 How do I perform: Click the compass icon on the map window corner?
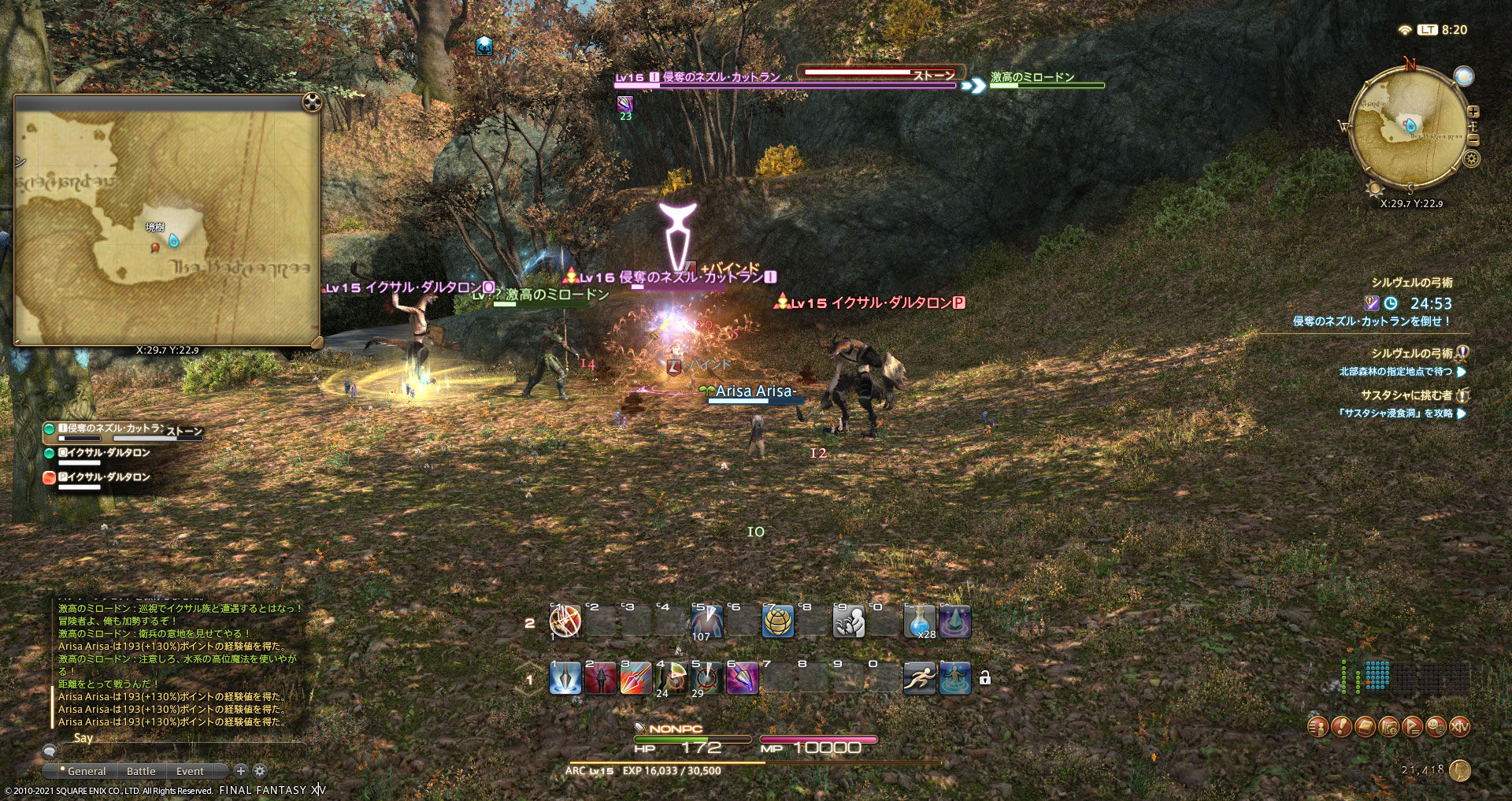(313, 101)
